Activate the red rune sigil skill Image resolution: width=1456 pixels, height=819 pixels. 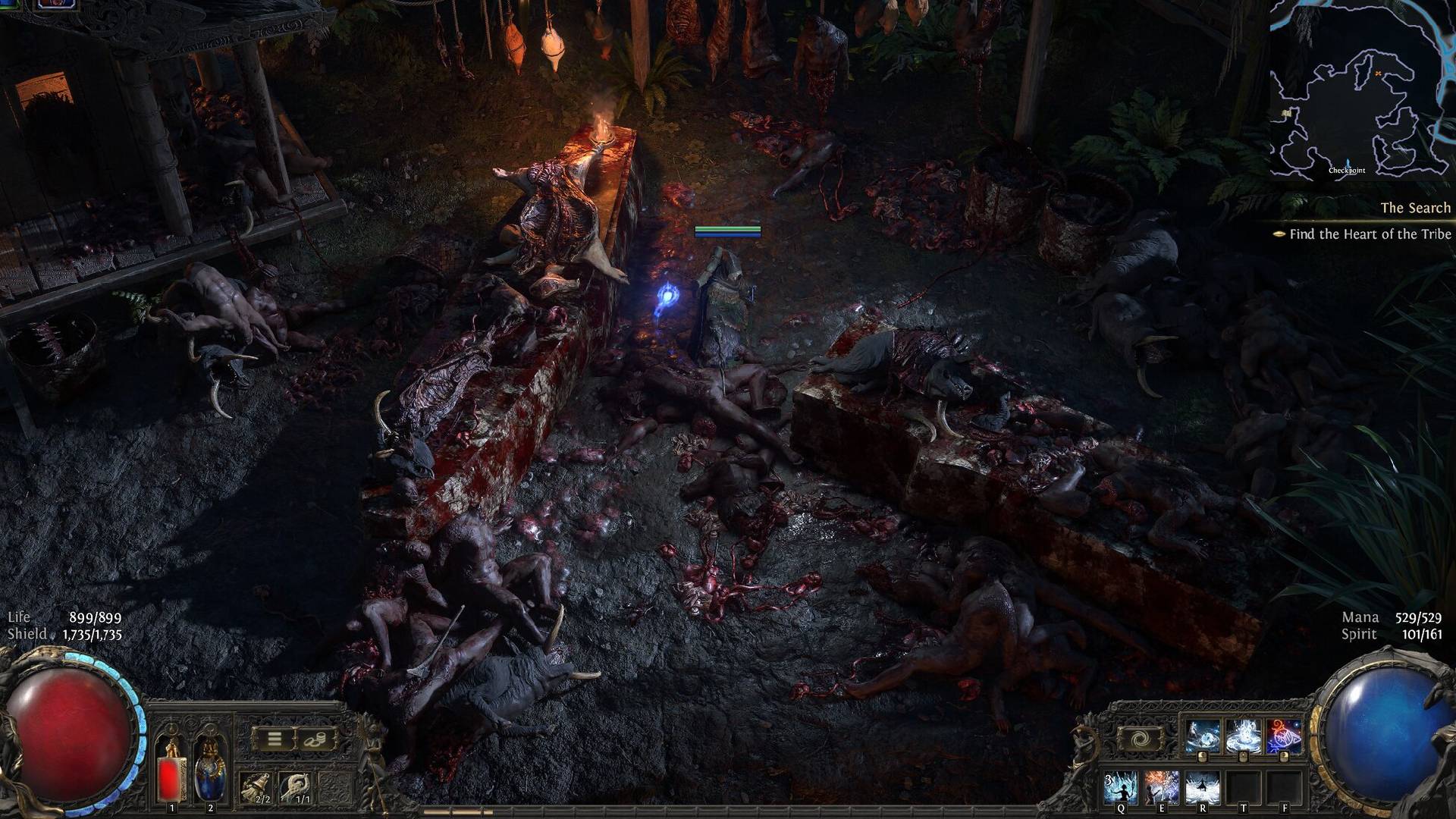(1283, 737)
